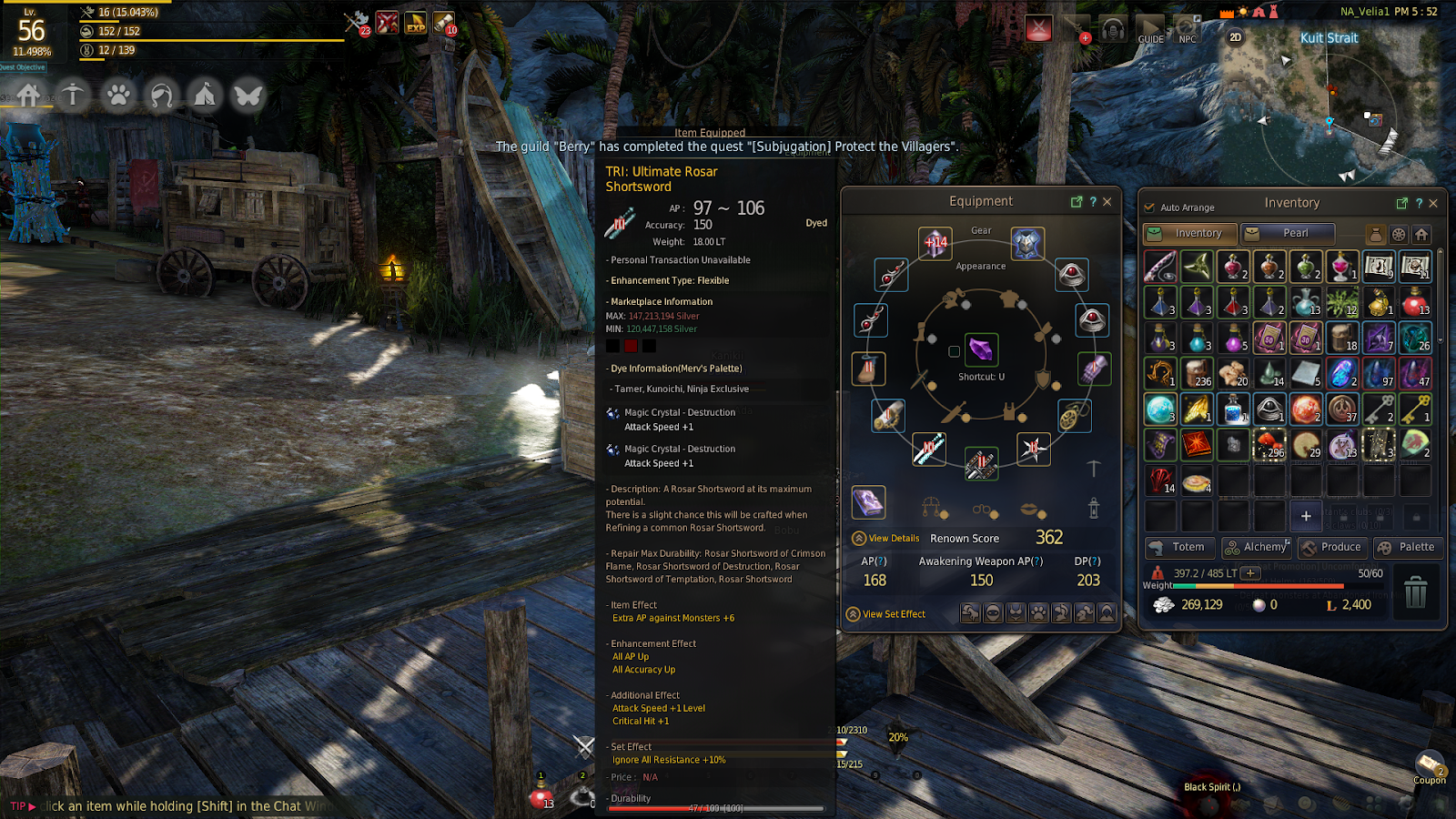Image resolution: width=1456 pixels, height=819 pixels.
Task: Open View Details in Equipment
Action: (x=885, y=539)
